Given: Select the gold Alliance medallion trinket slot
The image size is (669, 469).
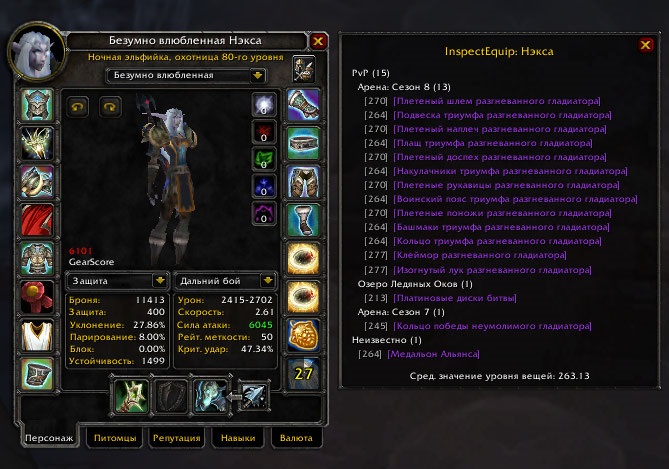Looking at the screenshot, I should 302,334.
